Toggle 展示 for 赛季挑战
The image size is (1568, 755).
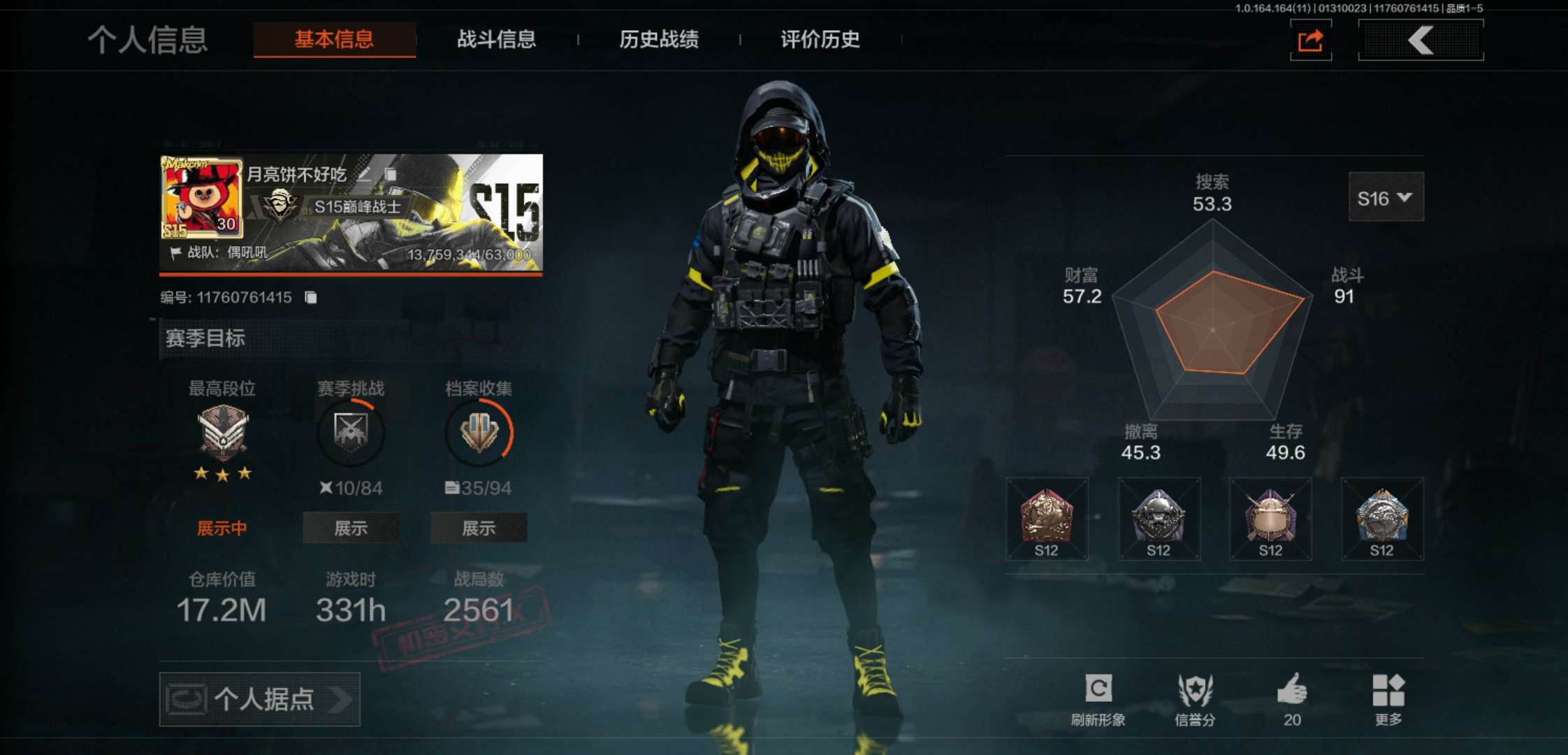point(350,528)
